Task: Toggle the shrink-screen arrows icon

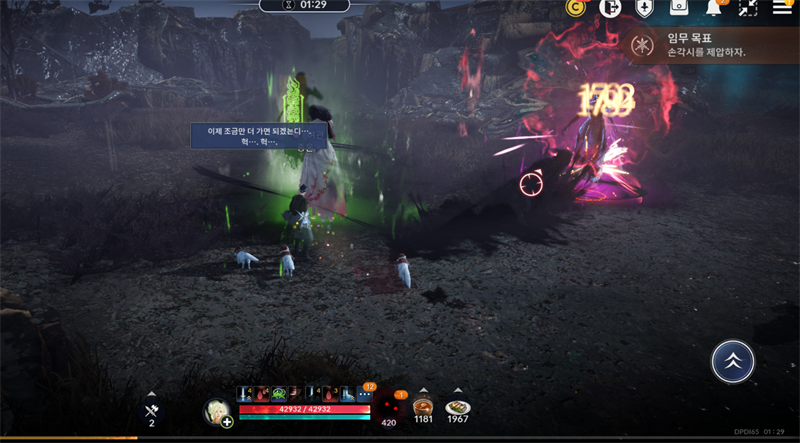Action: coord(748,8)
